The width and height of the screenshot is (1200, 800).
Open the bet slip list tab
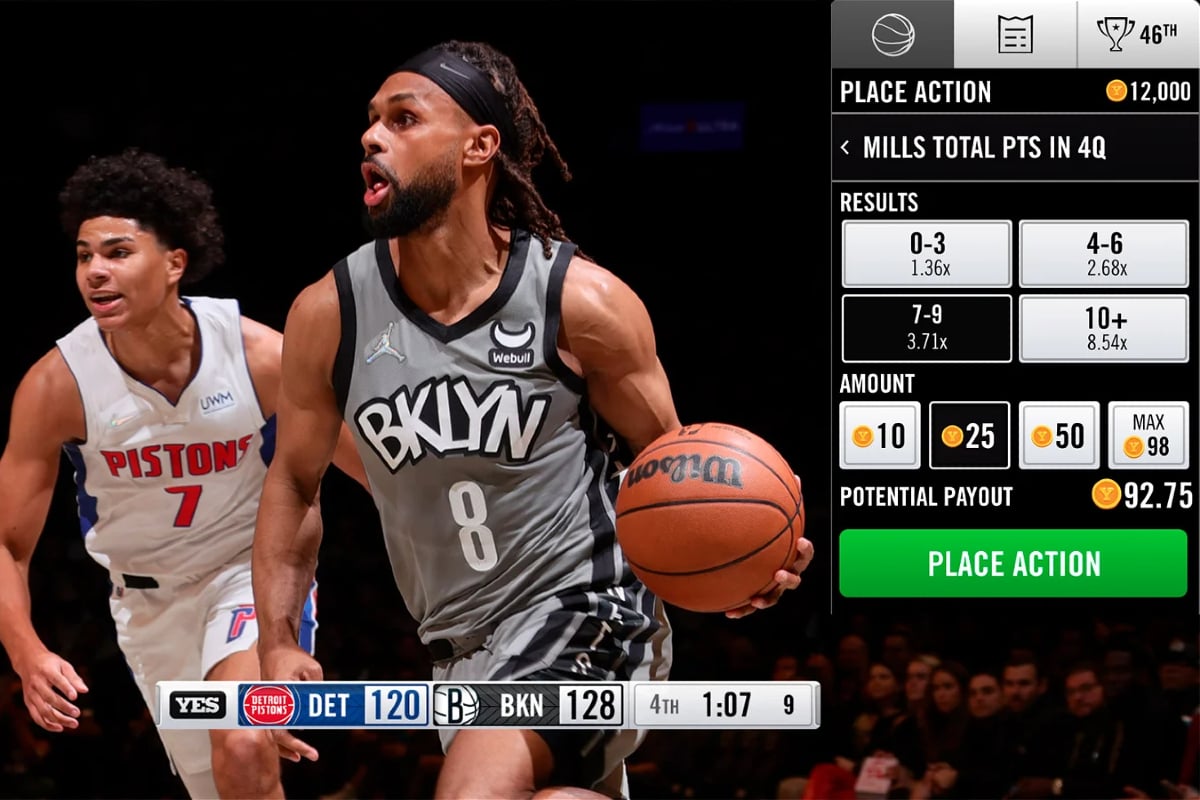[x=1015, y=34]
